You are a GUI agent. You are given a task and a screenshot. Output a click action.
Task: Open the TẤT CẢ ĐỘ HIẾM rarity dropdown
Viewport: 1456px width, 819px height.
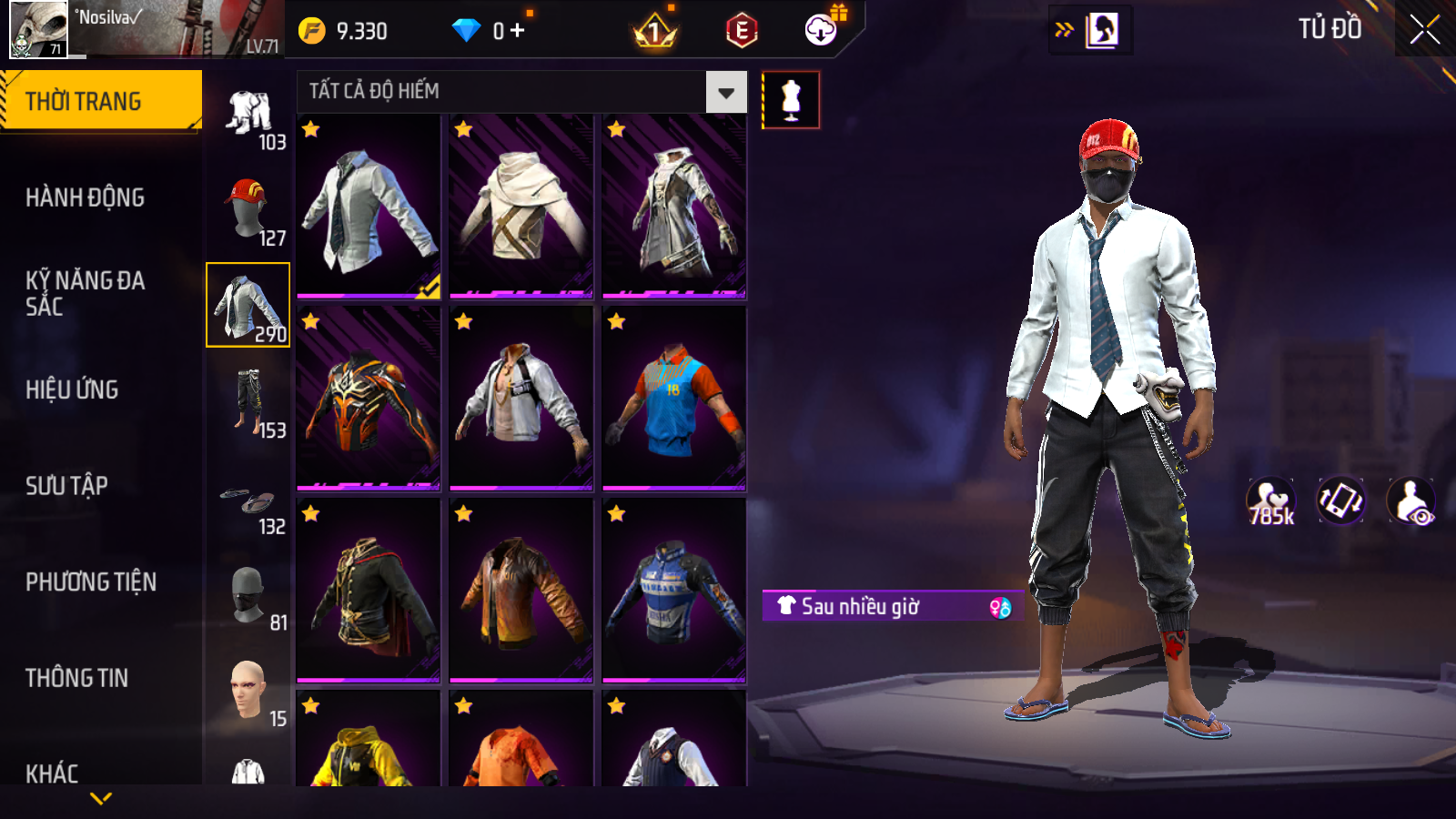click(x=725, y=92)
